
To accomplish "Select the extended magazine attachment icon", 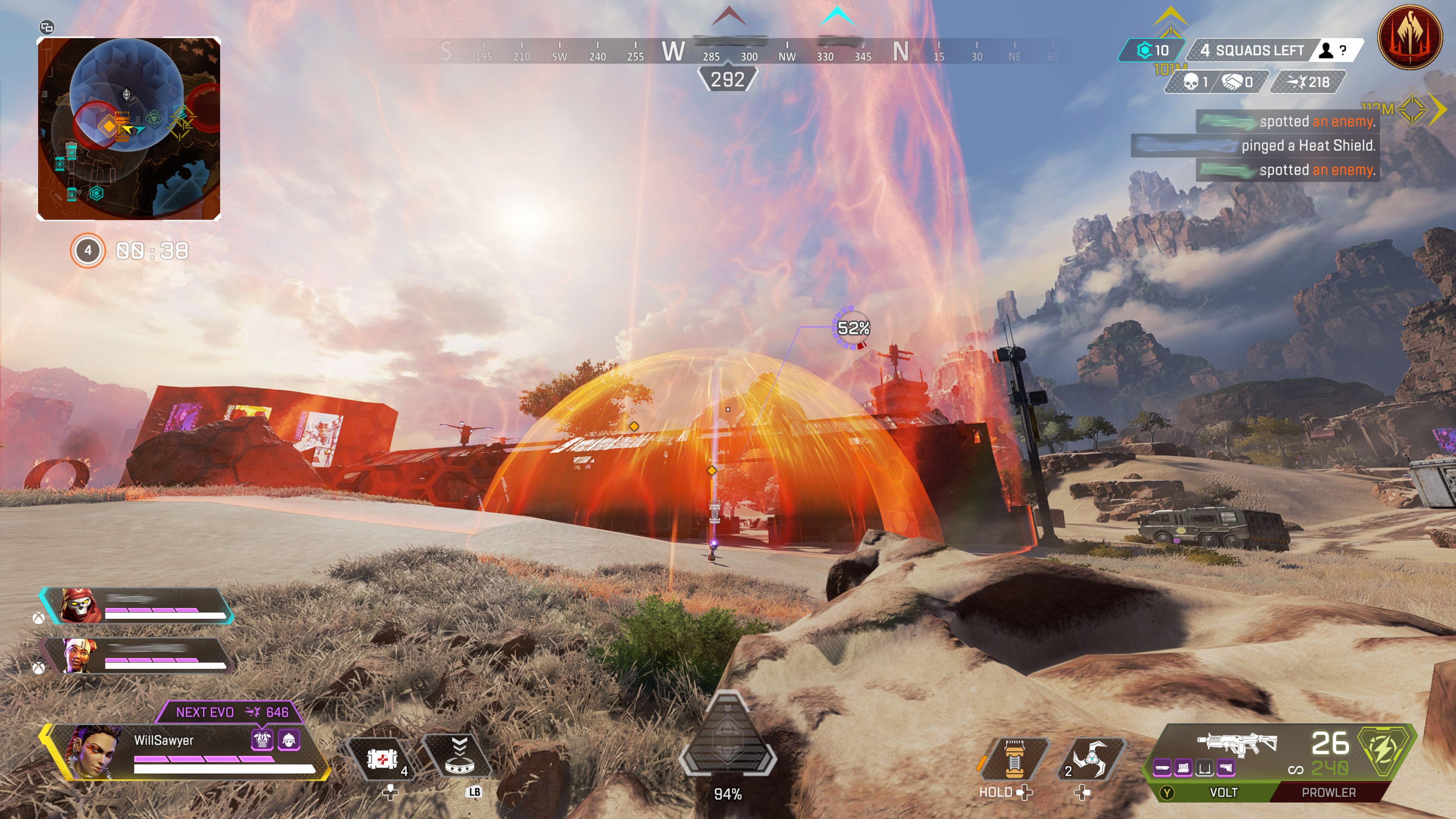I will coord(1183,767).
